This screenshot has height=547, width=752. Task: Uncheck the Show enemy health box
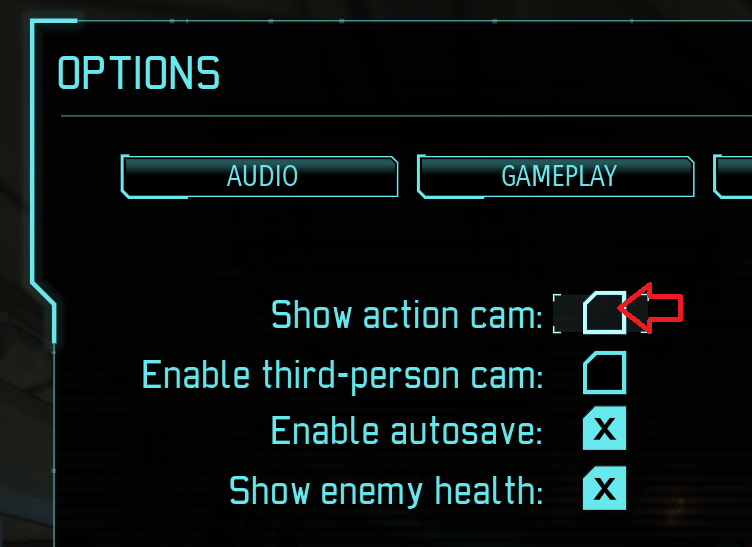tap(604, 490)
